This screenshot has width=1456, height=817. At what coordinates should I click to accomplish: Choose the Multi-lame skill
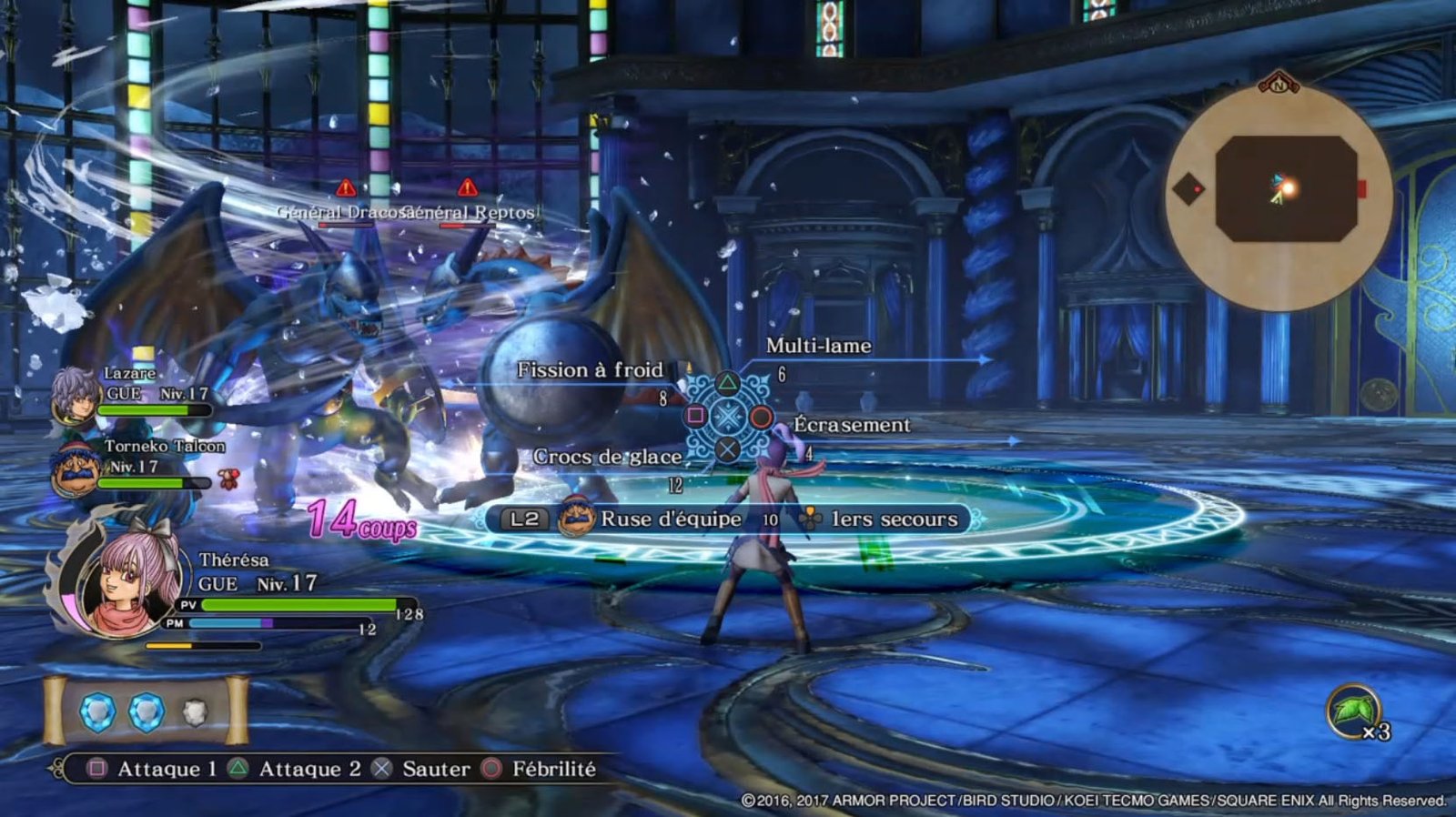pyautogui.click(x=818, y=346)
